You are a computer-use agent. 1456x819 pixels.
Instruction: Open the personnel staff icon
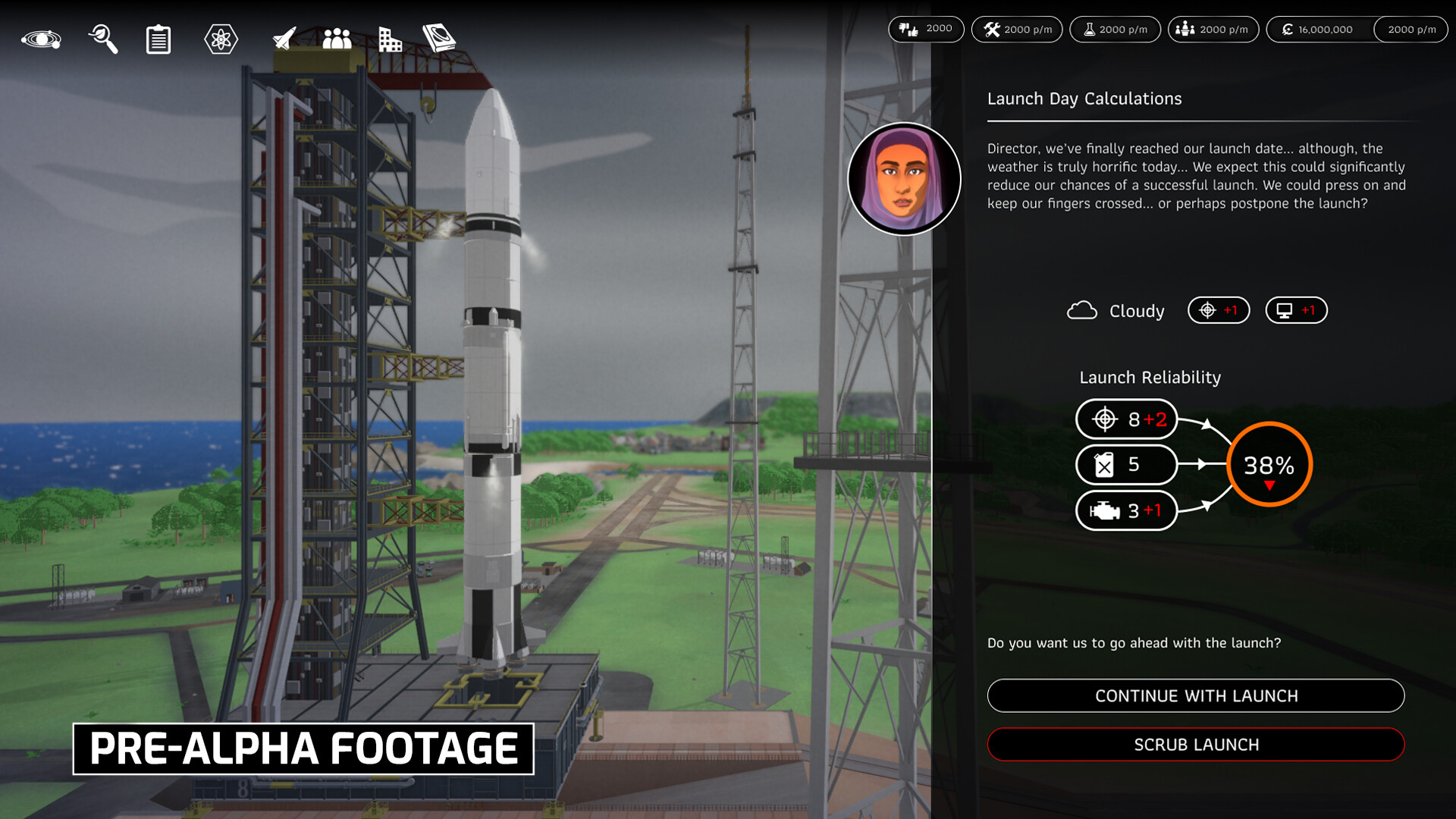pyautogui.click(x=334, y=38)
